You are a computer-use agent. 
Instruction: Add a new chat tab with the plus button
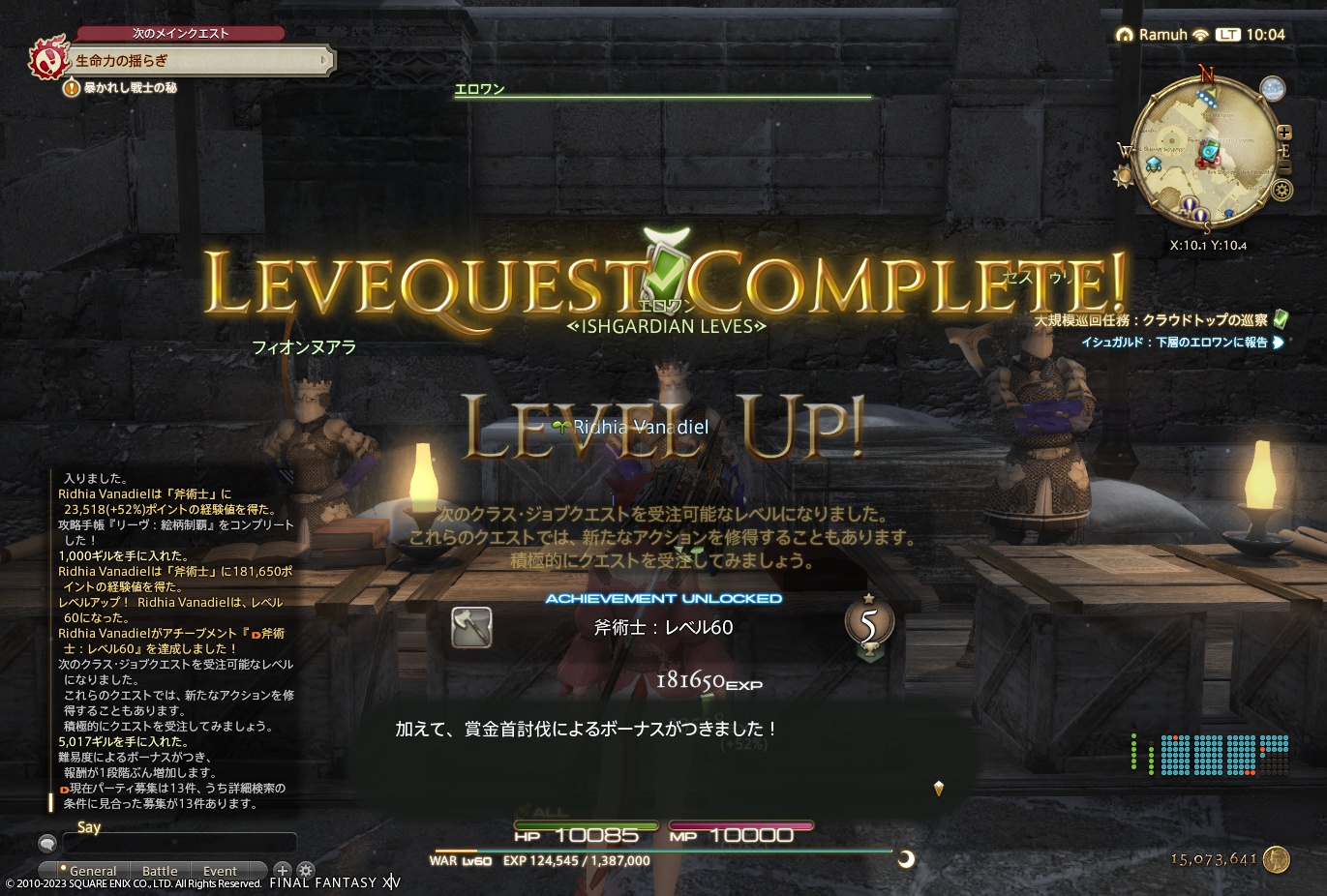283,871
